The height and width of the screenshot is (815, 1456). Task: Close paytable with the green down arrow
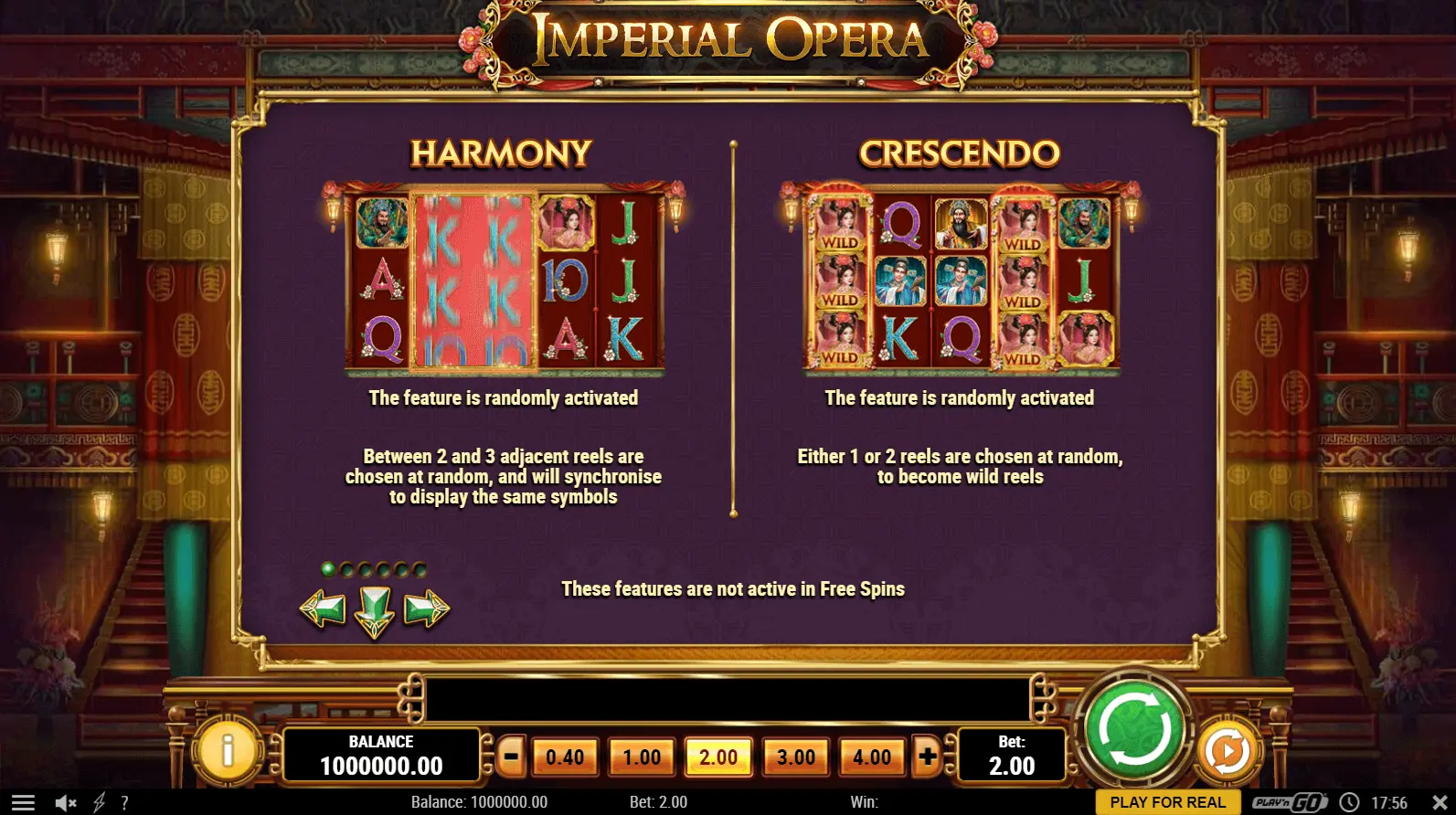375,610
